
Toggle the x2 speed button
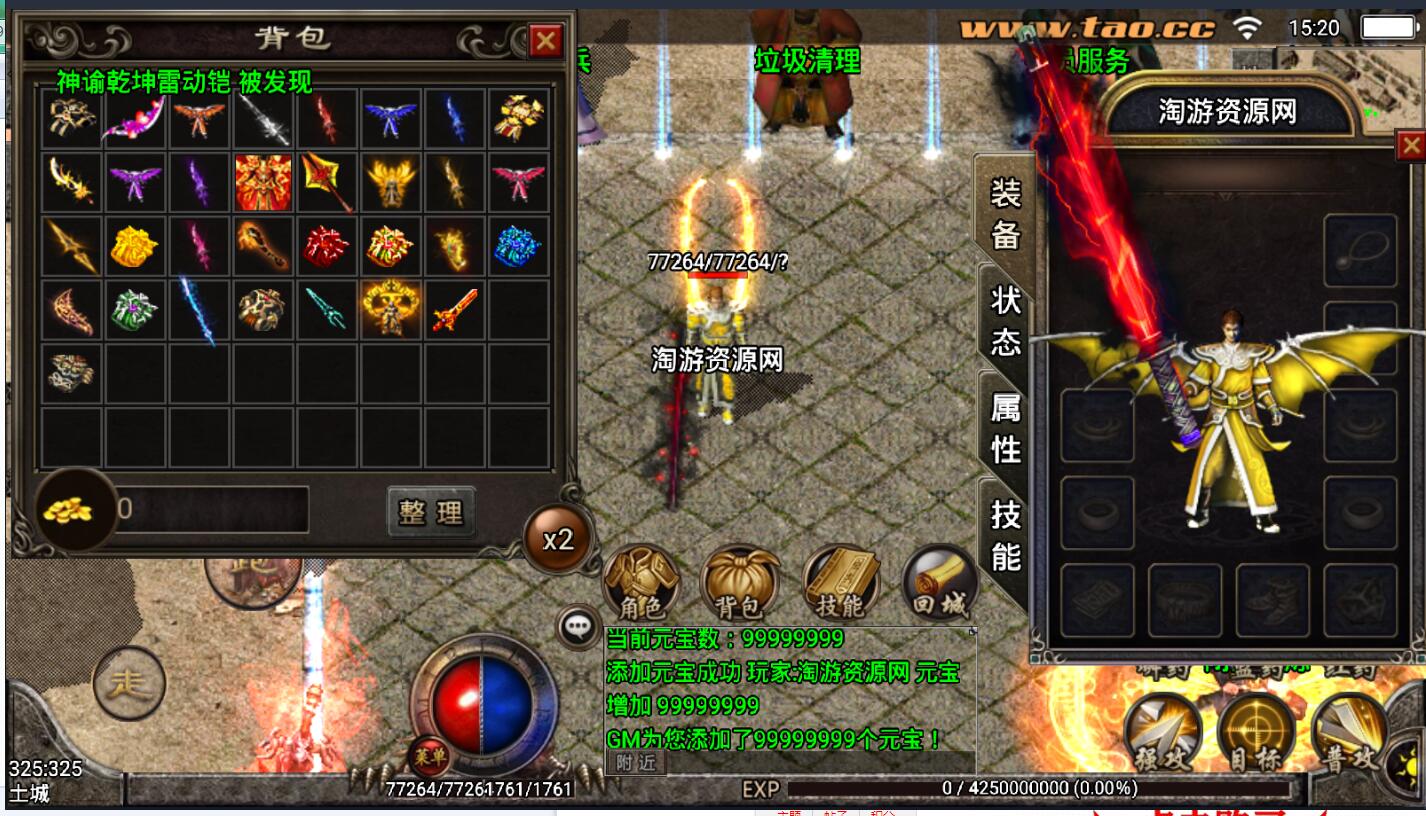[x=557, y=540]
